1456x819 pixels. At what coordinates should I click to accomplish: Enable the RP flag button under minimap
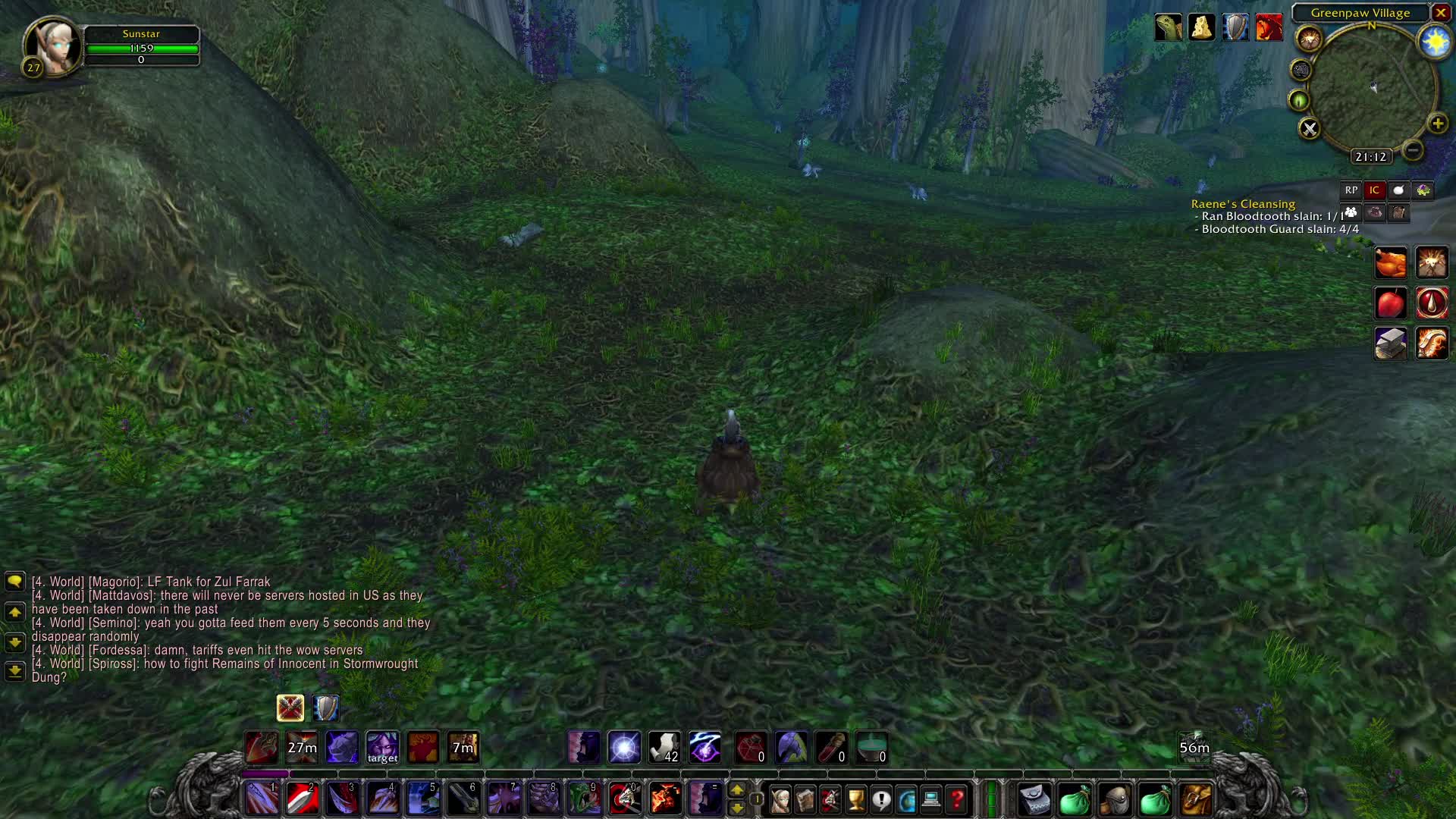[1351, 190]
